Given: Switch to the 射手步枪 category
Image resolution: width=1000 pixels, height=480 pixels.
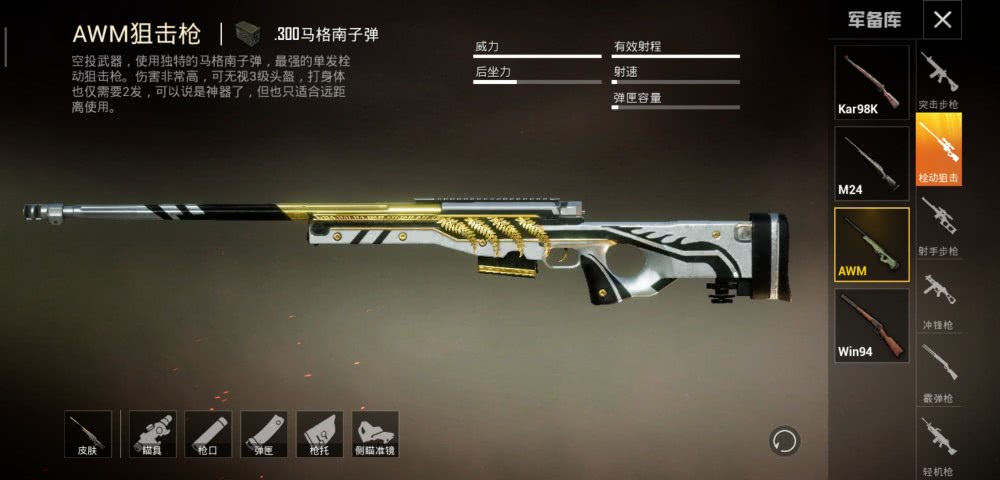Looking at the screenshot, I should click(938, 226).
